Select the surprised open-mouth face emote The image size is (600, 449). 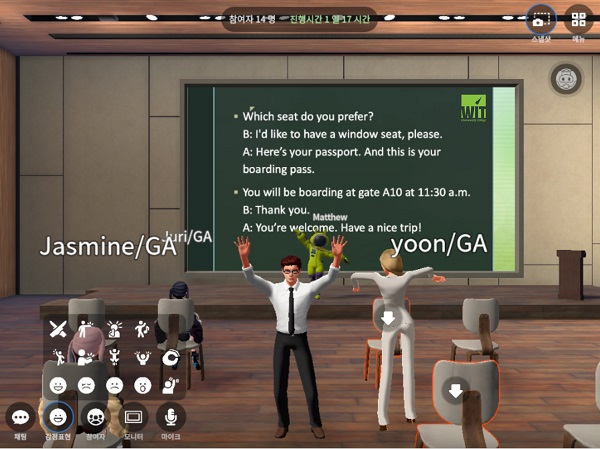pyautogui.click(x=142, y=384)
